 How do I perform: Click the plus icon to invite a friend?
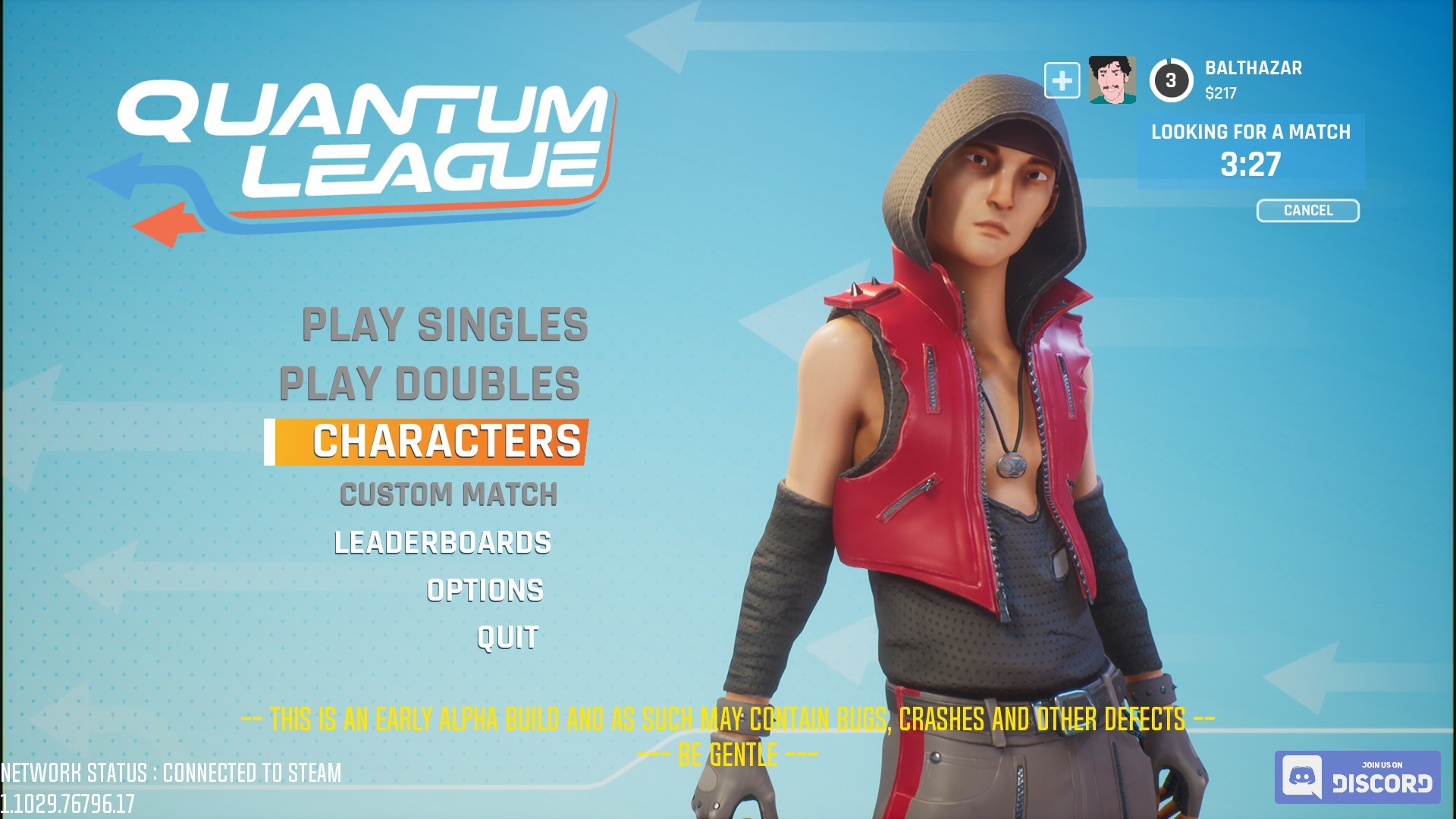1061,79
